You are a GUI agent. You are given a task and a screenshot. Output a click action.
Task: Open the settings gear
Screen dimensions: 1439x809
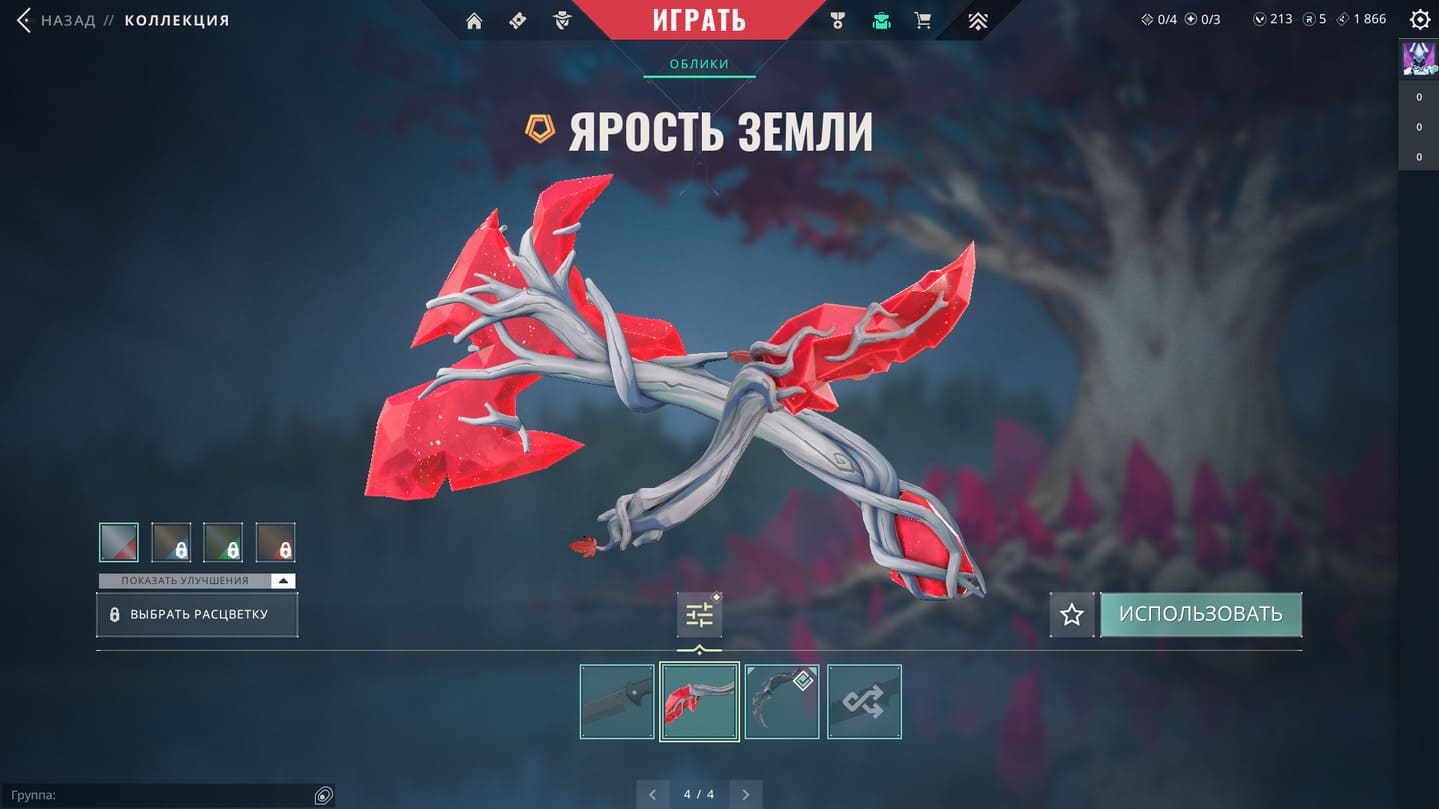tap(1419, 20)
